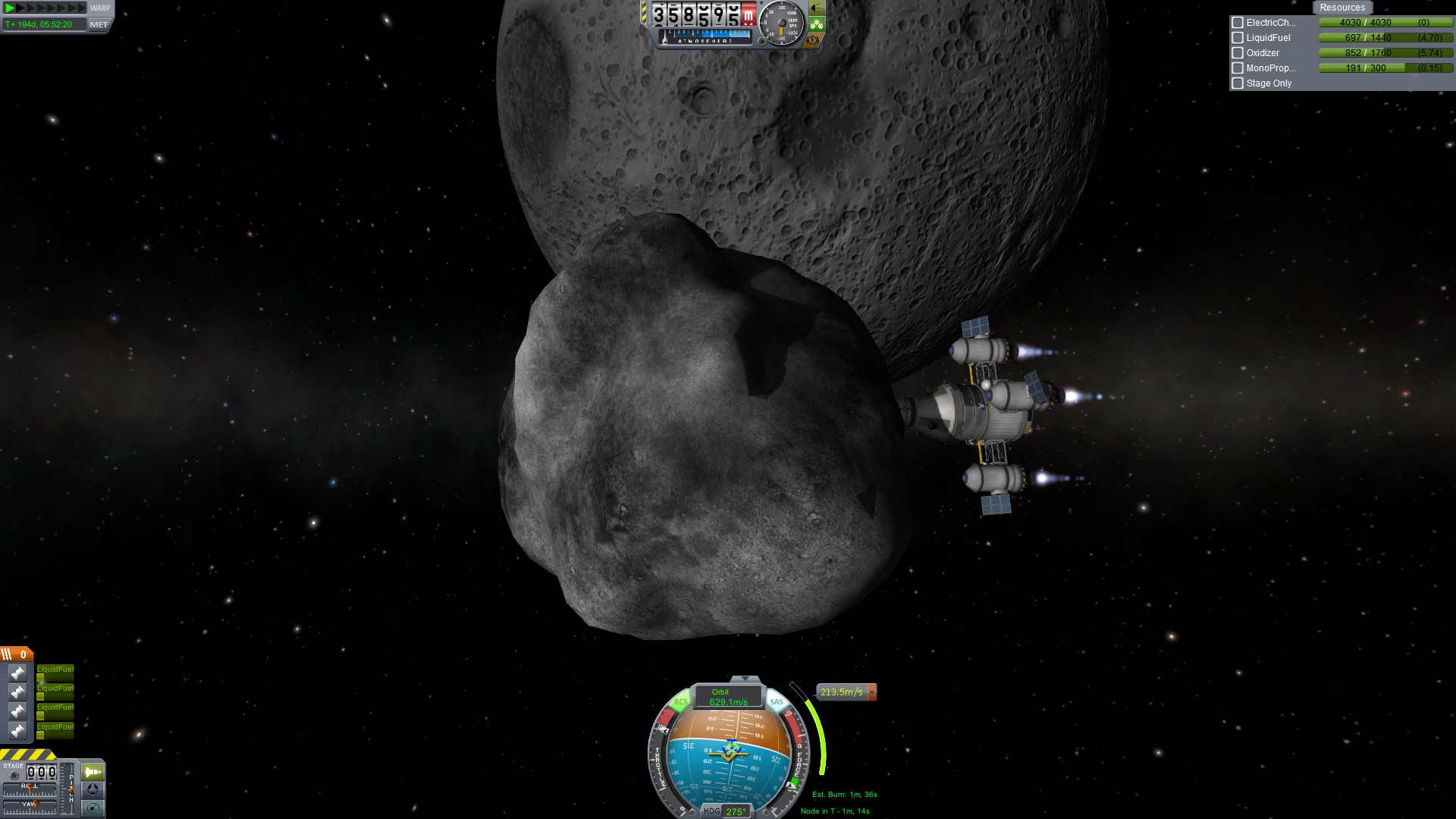1456x819 pixels.
Task: Toggle RCS on the navball
Action: pos(680,701)
